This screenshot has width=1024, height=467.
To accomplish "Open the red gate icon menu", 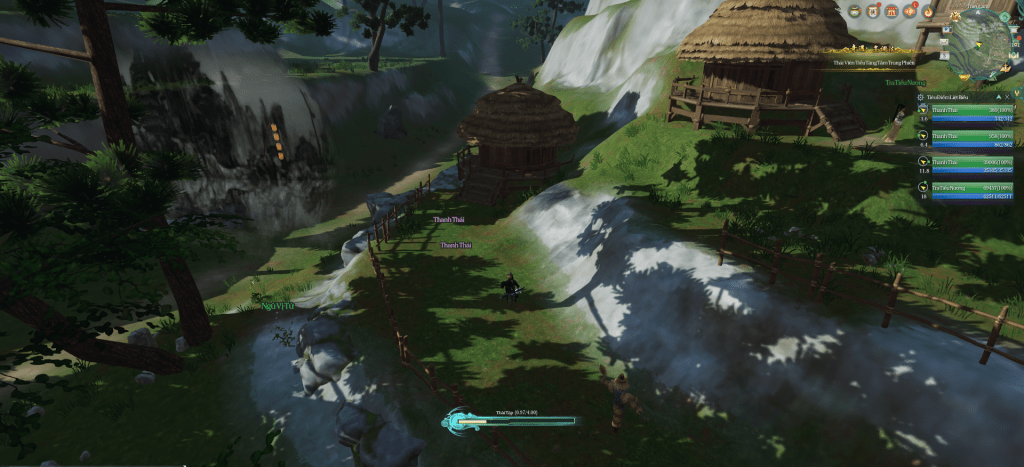I will pos(892,11).
